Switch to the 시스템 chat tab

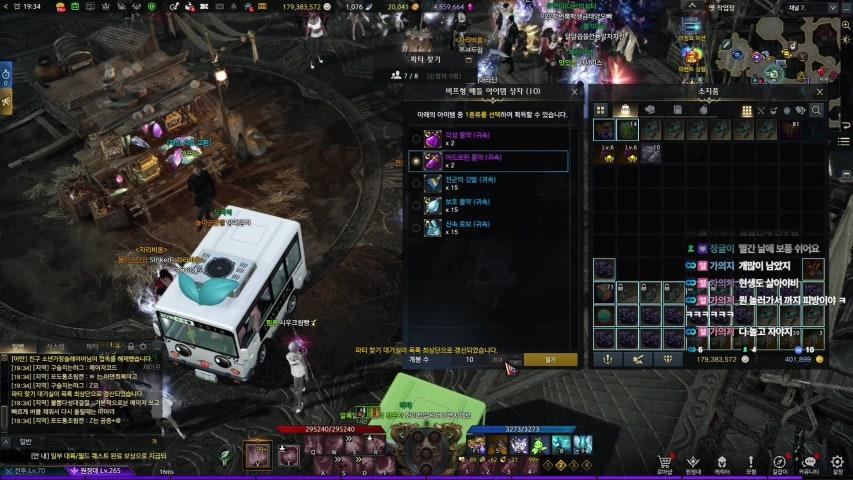tap(41, 347)
